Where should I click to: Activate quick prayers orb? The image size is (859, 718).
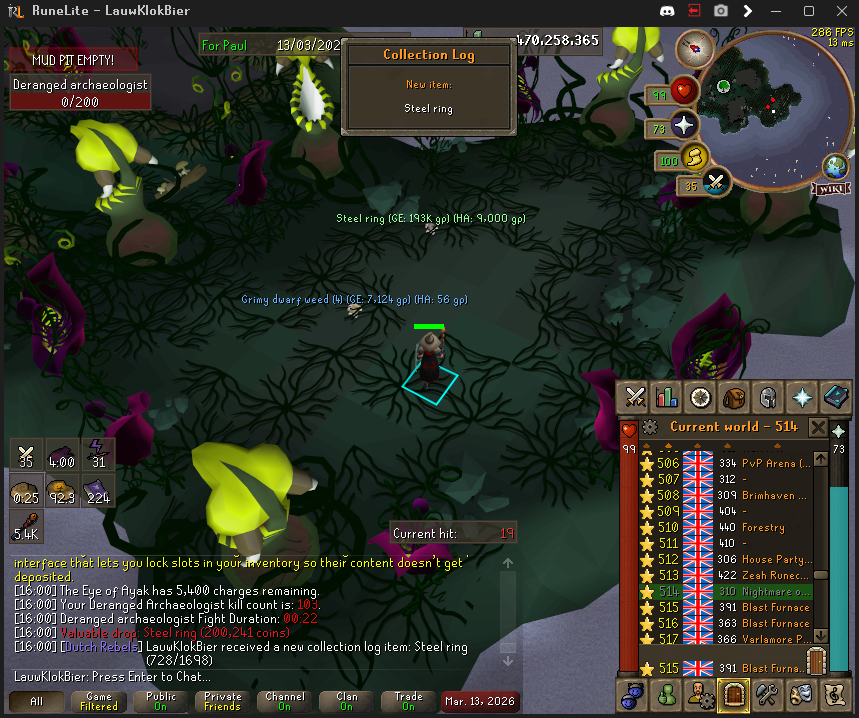point(683,126)
